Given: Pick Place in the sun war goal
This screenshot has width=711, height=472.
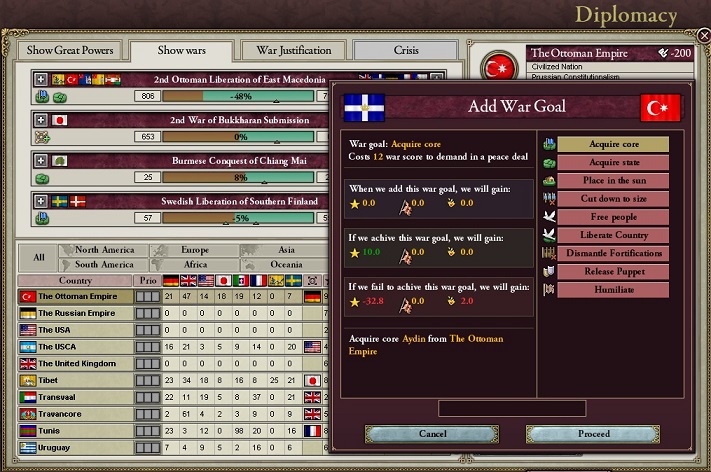Looking at the screenshot, I should 612,180.
